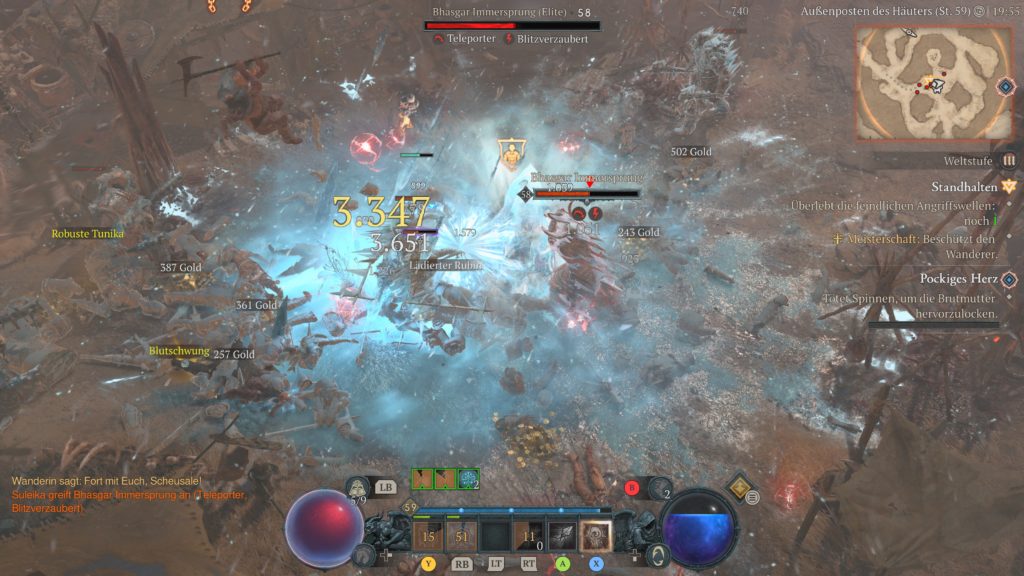Activate the skill showing cooldown 51
This screenshot has width=1024, height=576.
(x=461, y=536)
